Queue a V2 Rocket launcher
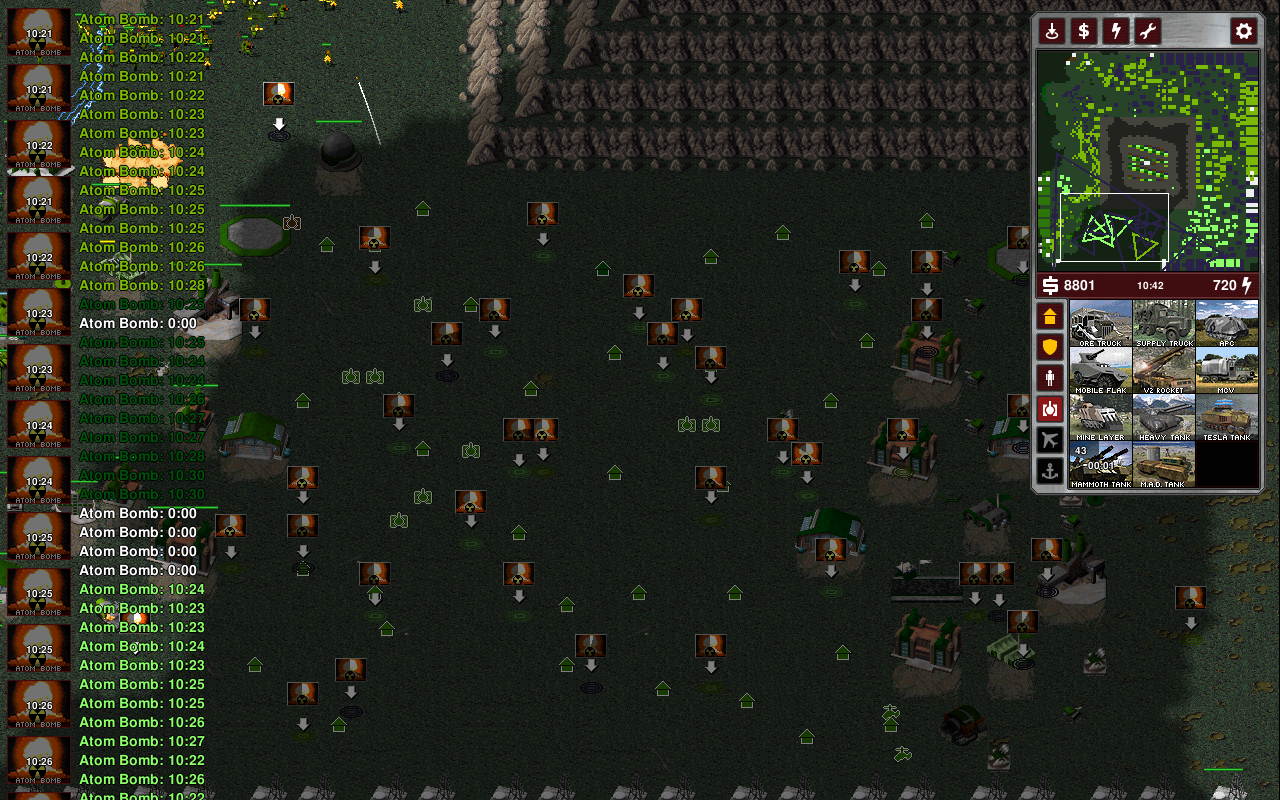This screenshot has width=1280, height=800. 1164,370
